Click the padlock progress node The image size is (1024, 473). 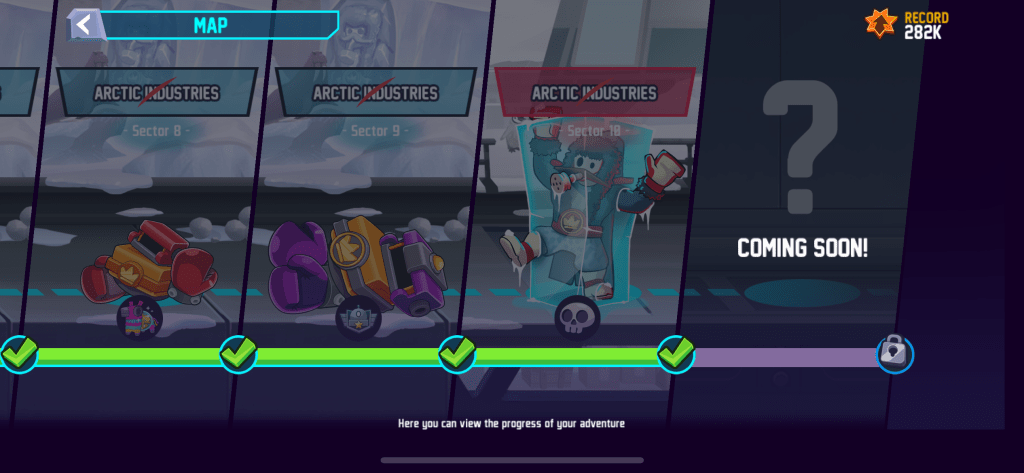click(x=895, y=353)
